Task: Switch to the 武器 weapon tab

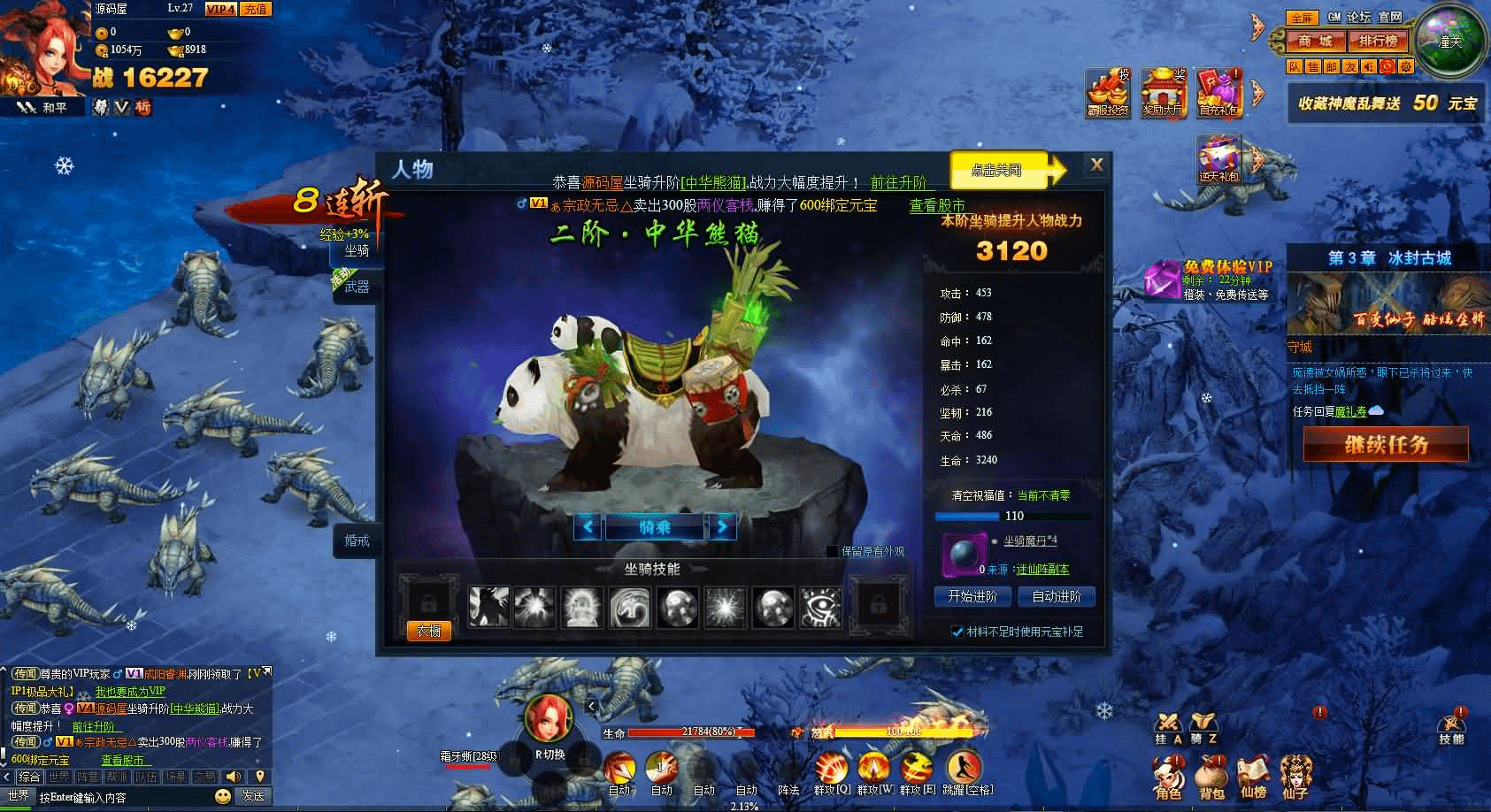Action: tap(357, 287)
